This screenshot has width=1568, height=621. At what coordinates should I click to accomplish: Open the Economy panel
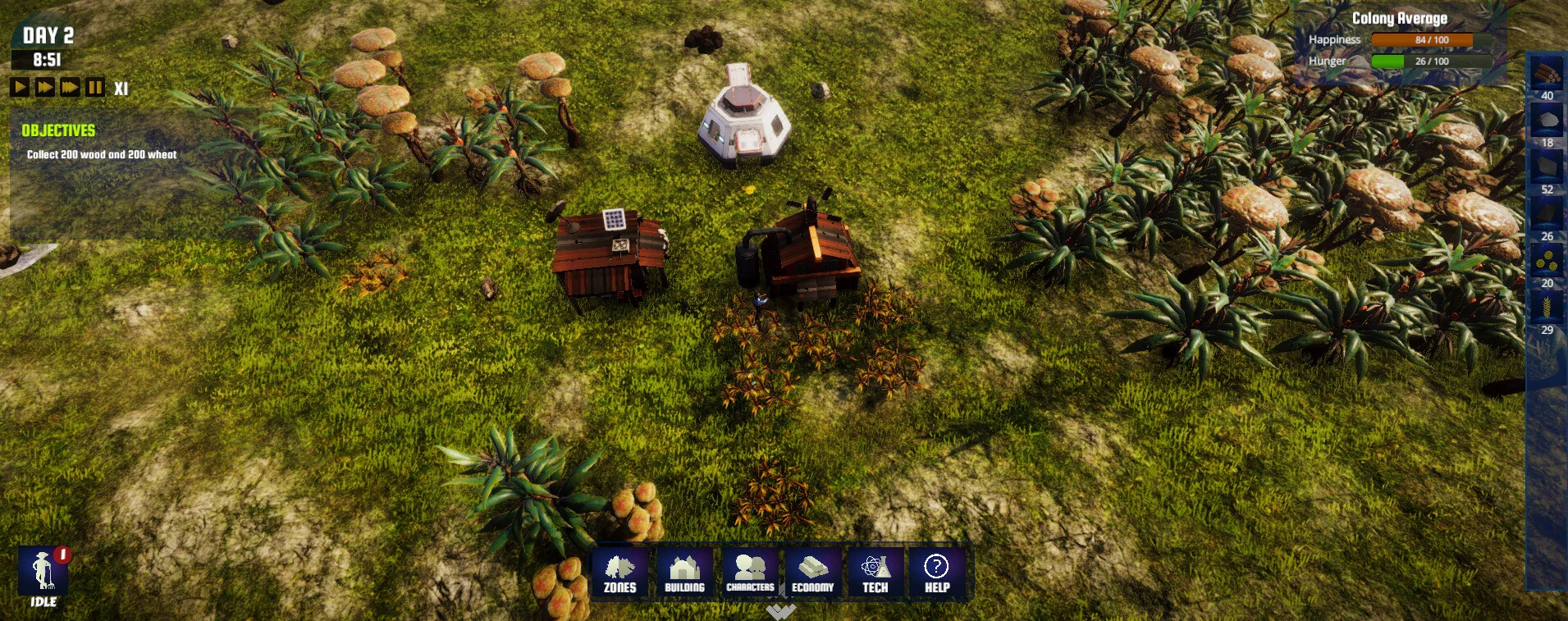(x=812, y=573)
